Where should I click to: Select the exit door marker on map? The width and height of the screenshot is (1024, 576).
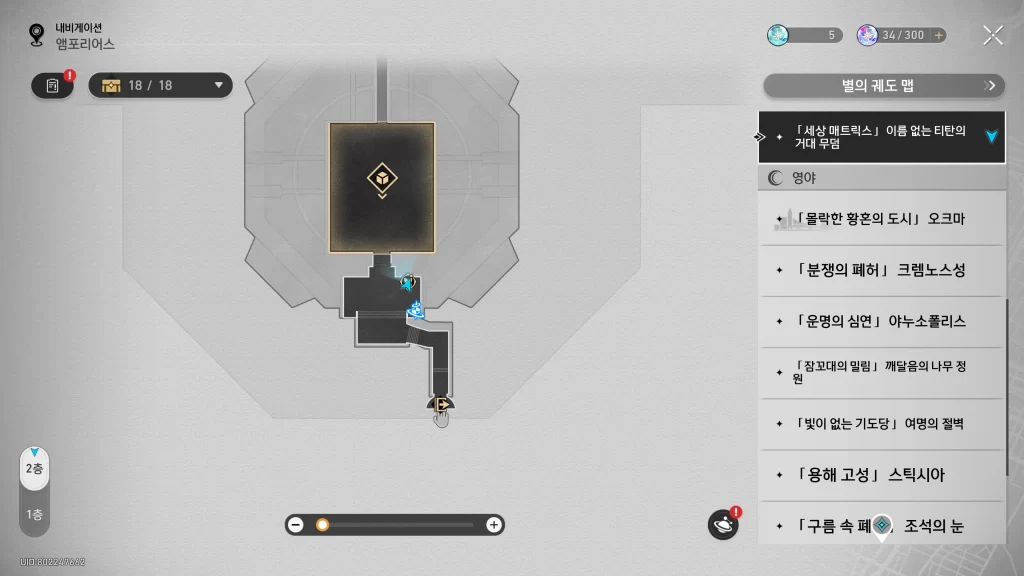point(440,405)
